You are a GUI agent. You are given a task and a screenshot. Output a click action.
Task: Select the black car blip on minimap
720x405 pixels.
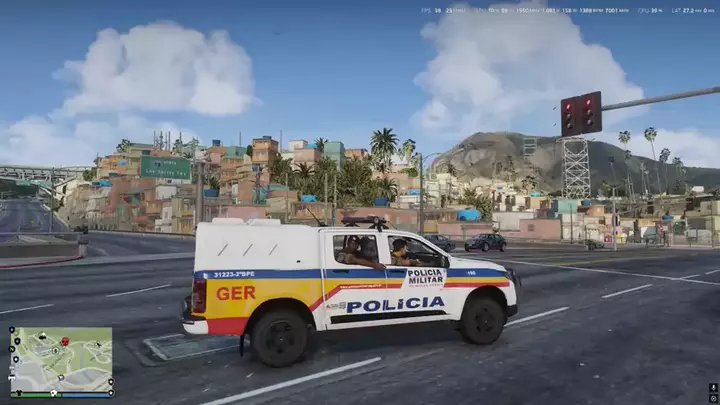42,336
